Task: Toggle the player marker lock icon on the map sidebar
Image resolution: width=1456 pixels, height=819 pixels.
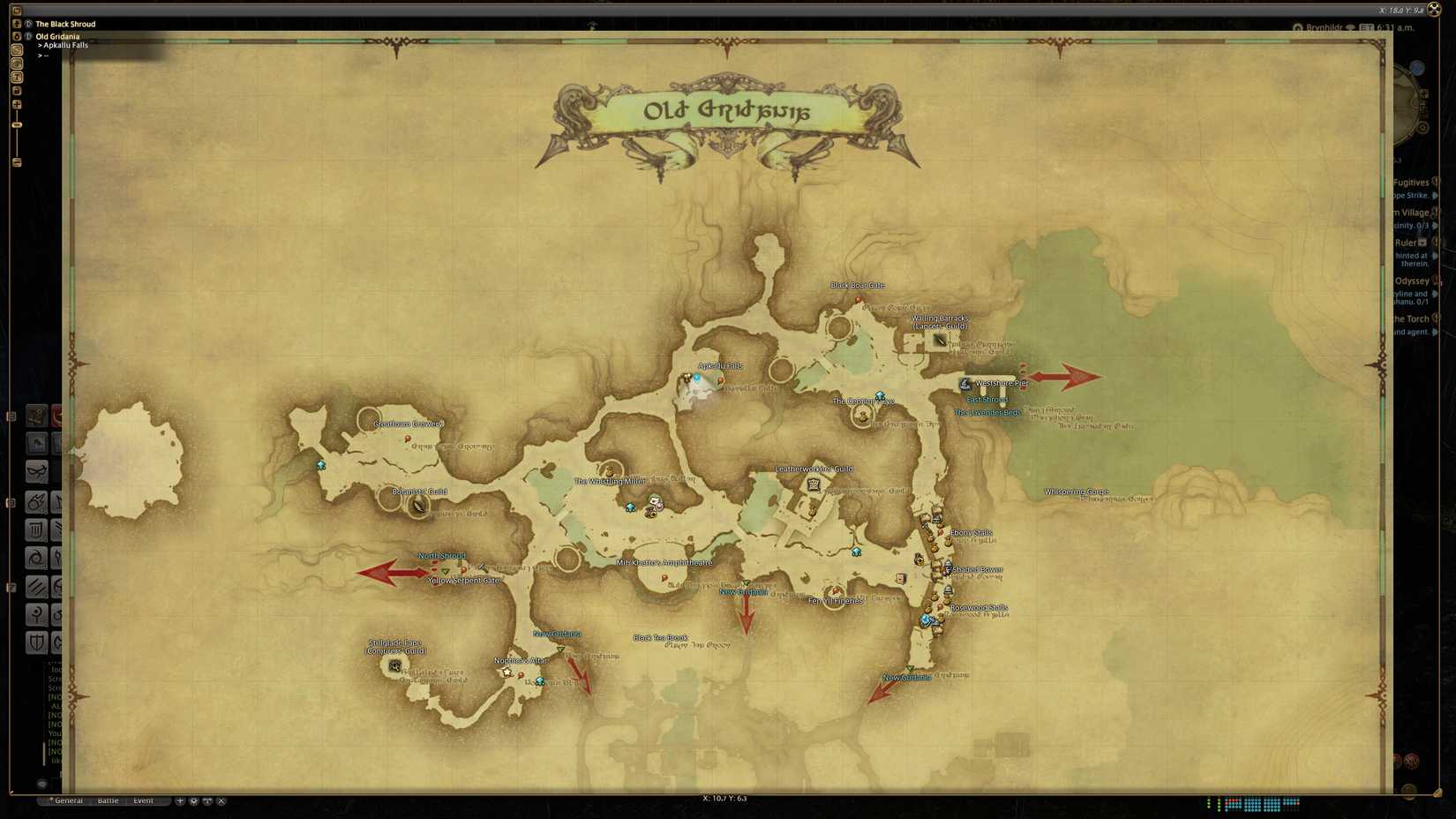Action: (16, 24)
